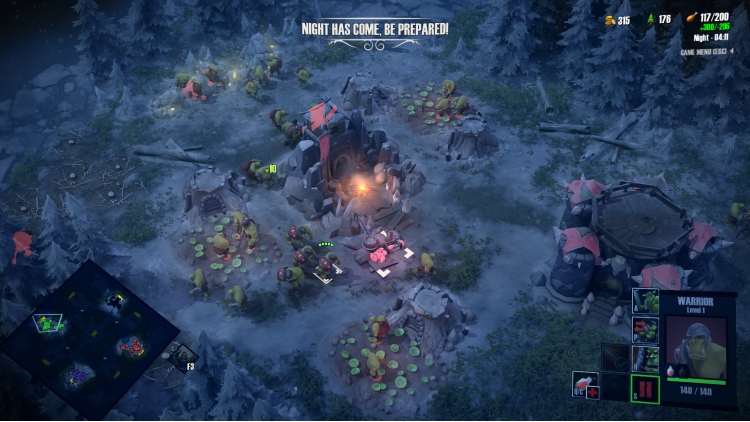Click the Warrior unit portrait
The width and height of the screenshot is (750, 422).
pos(696,347)
